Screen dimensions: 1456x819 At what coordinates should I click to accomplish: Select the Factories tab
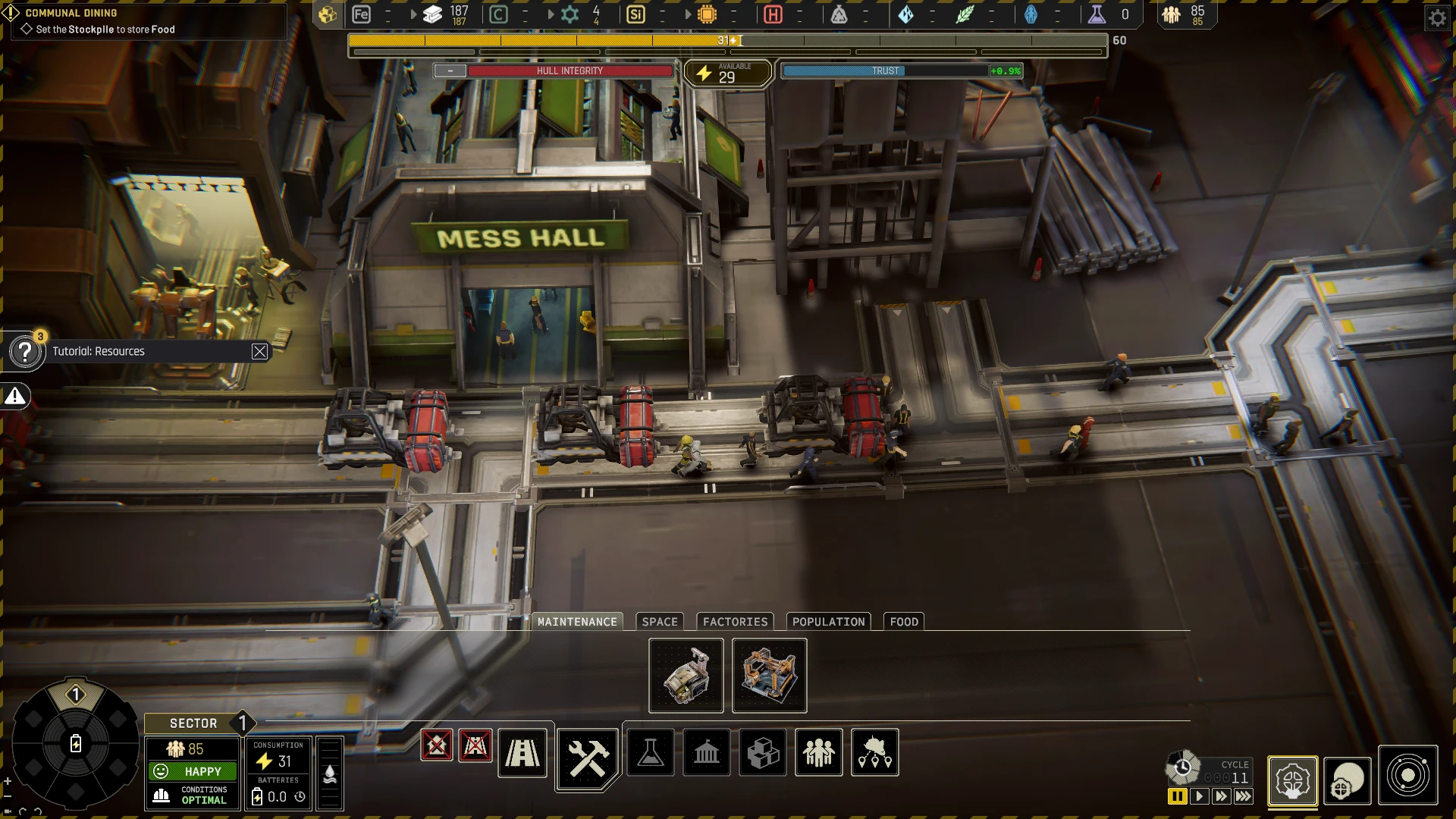[735, 622]
